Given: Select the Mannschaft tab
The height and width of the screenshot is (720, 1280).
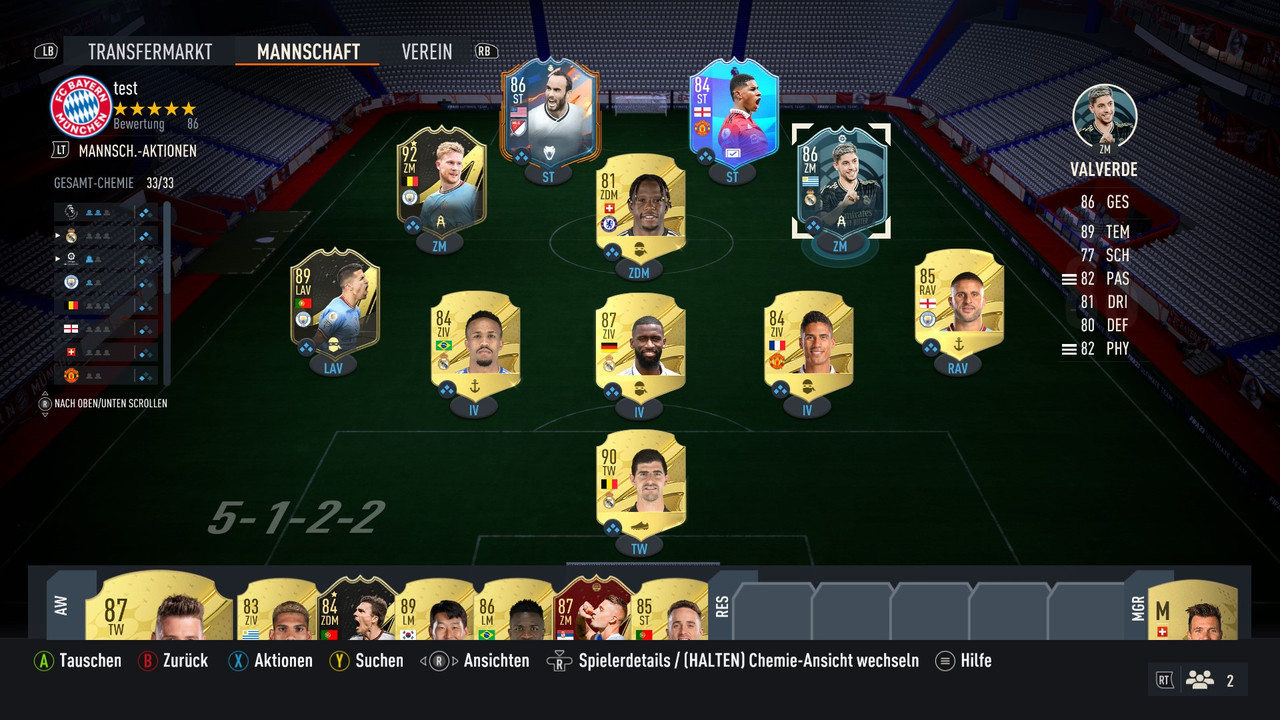Looking at the screenshot, I should [308, 52].
